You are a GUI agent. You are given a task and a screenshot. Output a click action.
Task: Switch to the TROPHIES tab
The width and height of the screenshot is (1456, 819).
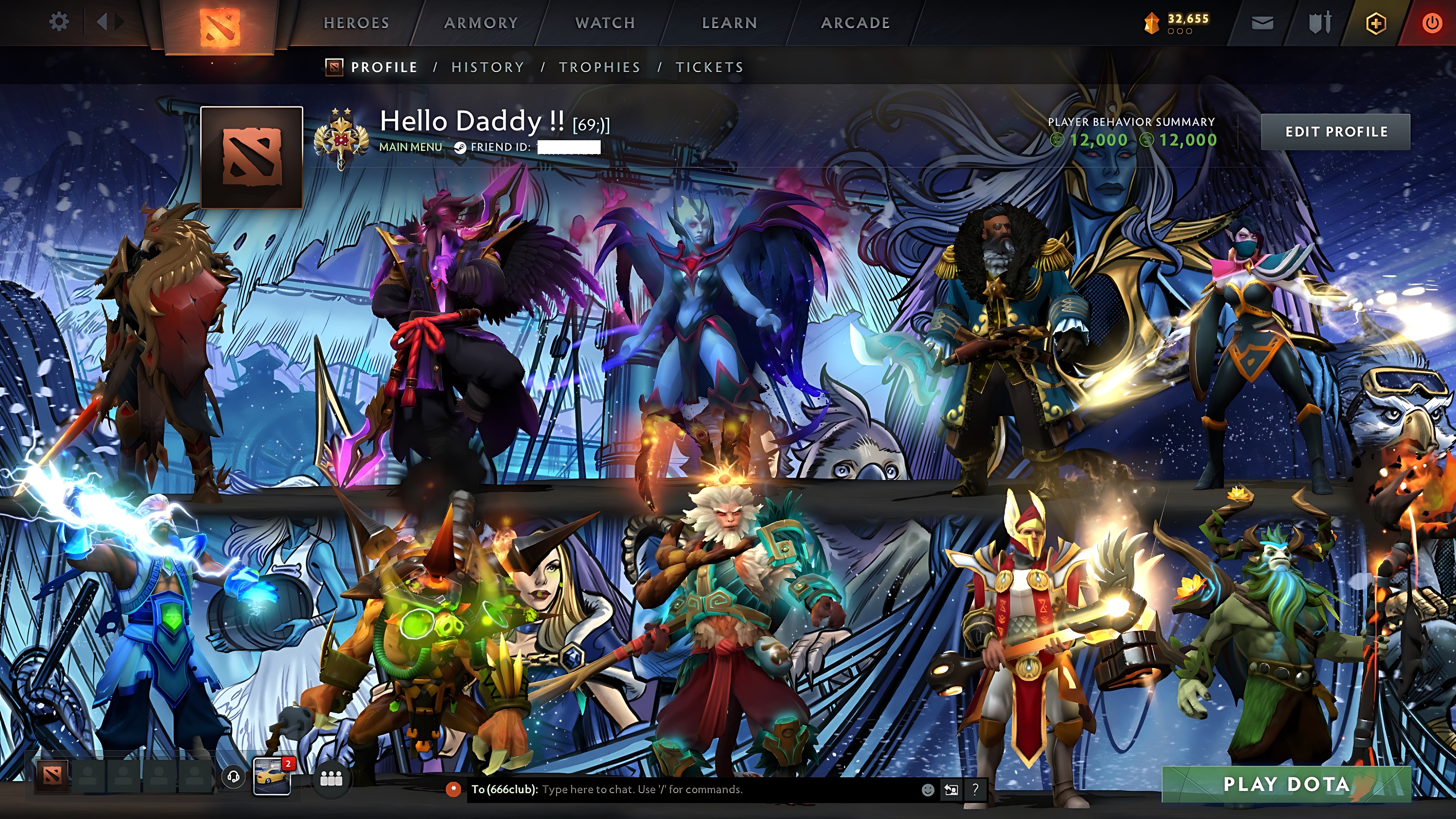click(600, 67)
